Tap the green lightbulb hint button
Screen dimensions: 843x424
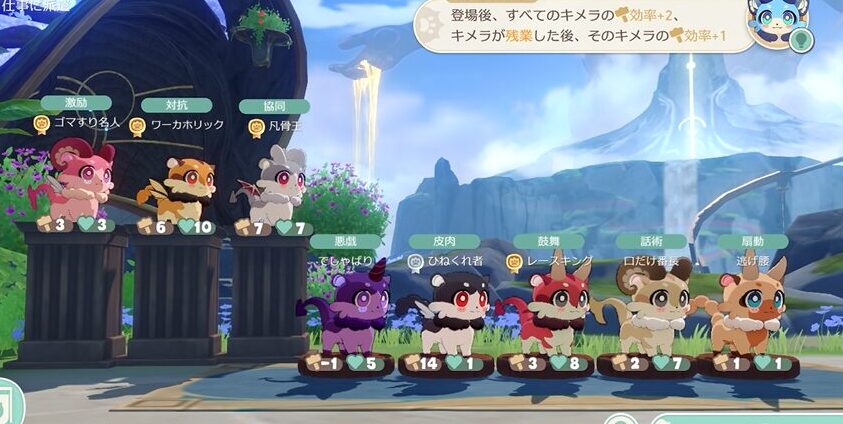point(802,42)
